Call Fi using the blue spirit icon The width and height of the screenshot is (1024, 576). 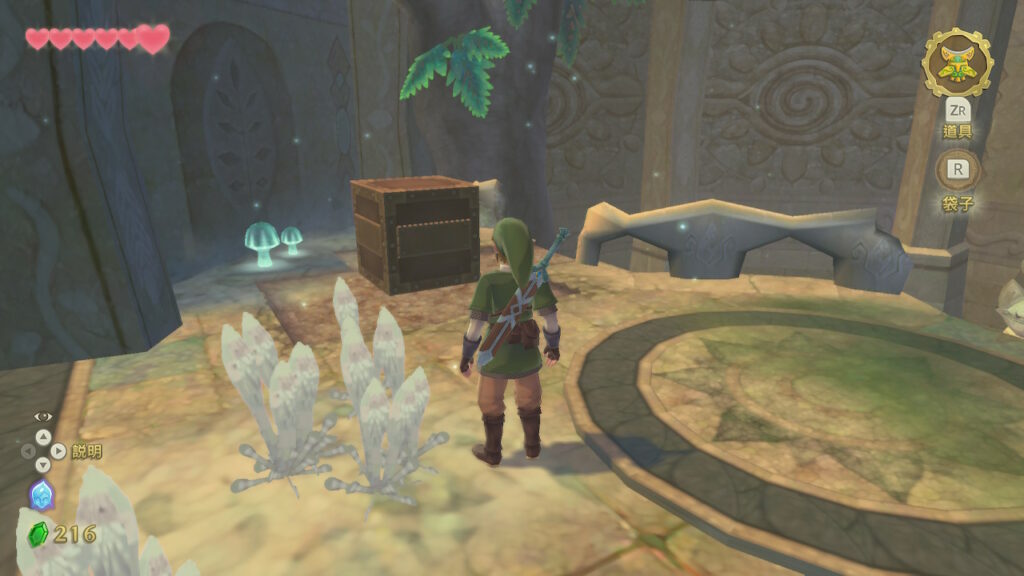coord(41,495)
